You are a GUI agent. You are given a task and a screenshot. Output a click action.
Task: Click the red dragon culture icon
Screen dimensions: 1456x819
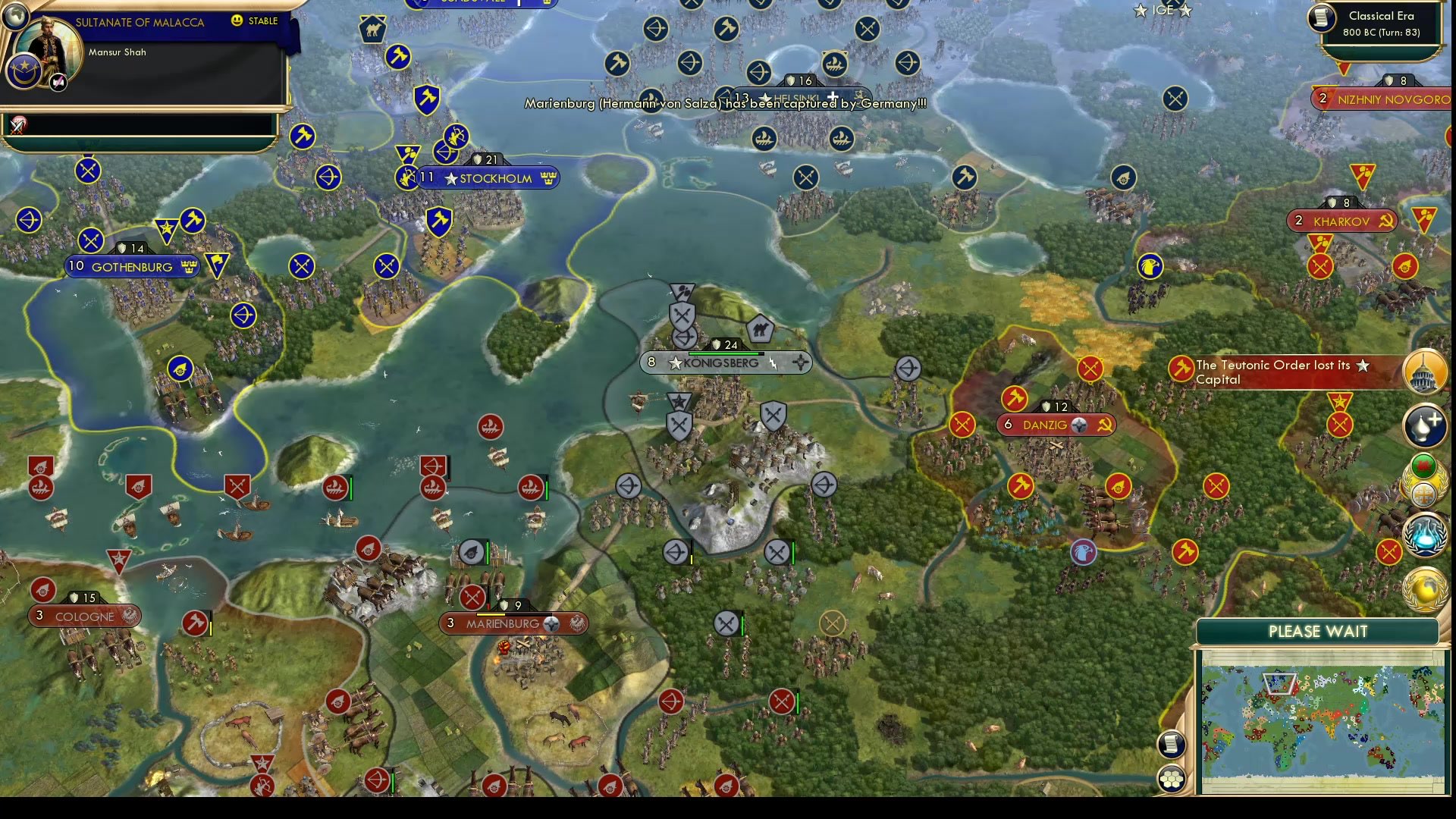(x=1424, y=466)
